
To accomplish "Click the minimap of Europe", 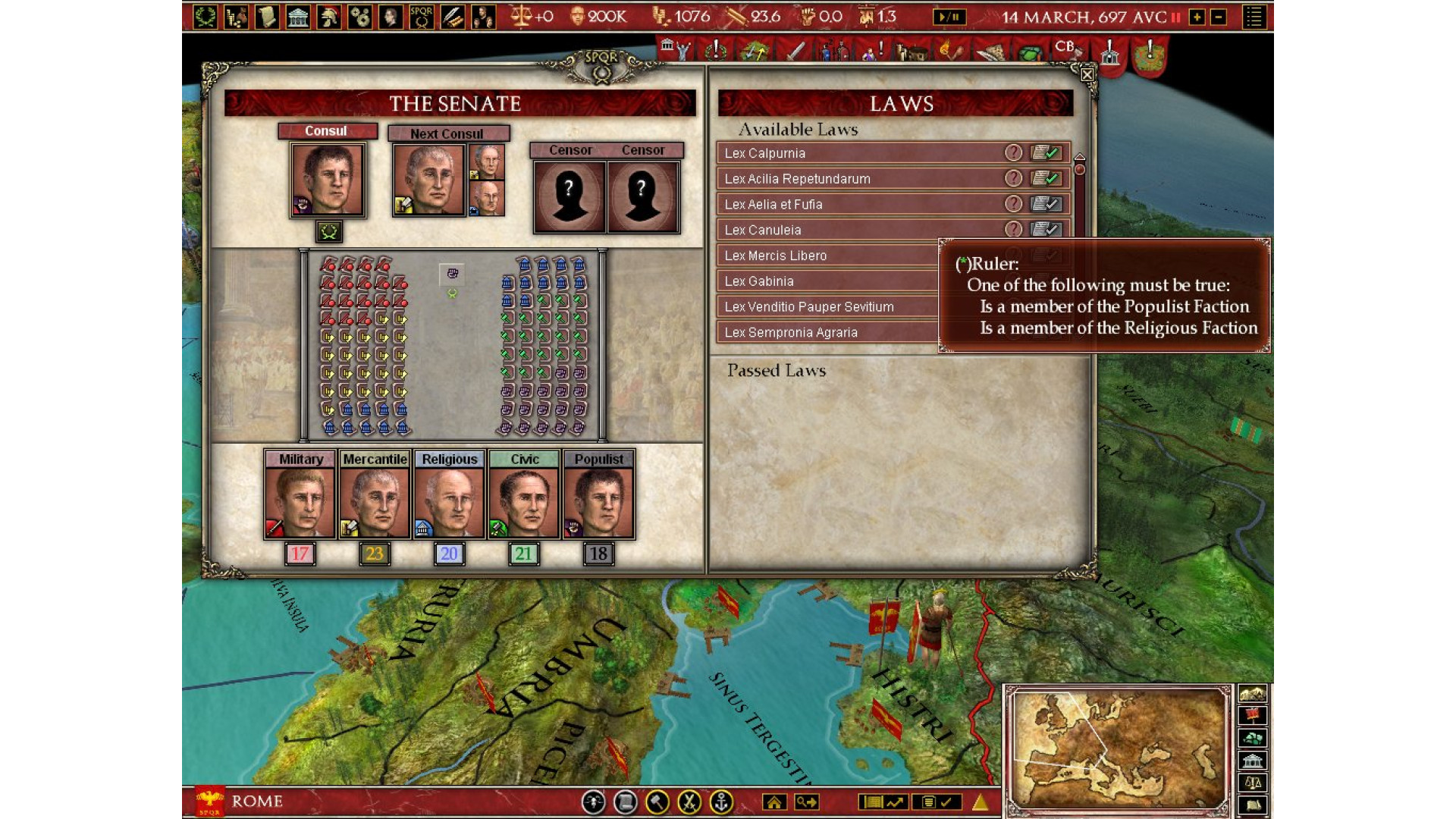I will pyautogui.click(x=1117, y=751).
